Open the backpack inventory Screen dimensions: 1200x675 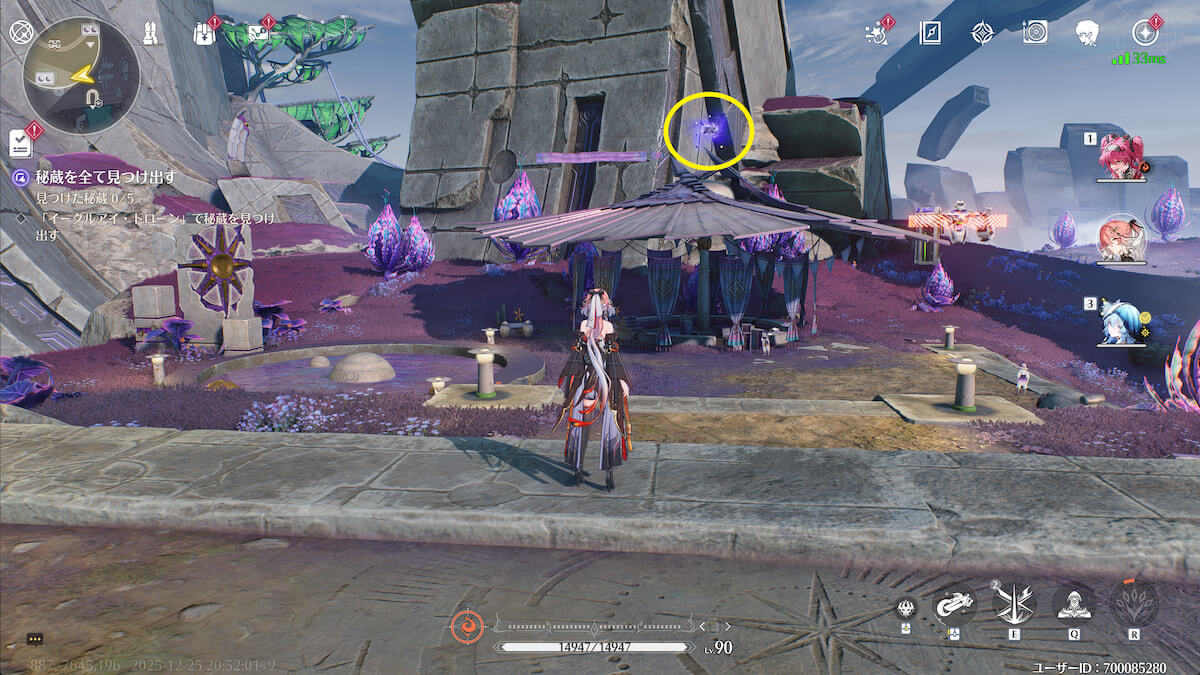pos(203,33)
